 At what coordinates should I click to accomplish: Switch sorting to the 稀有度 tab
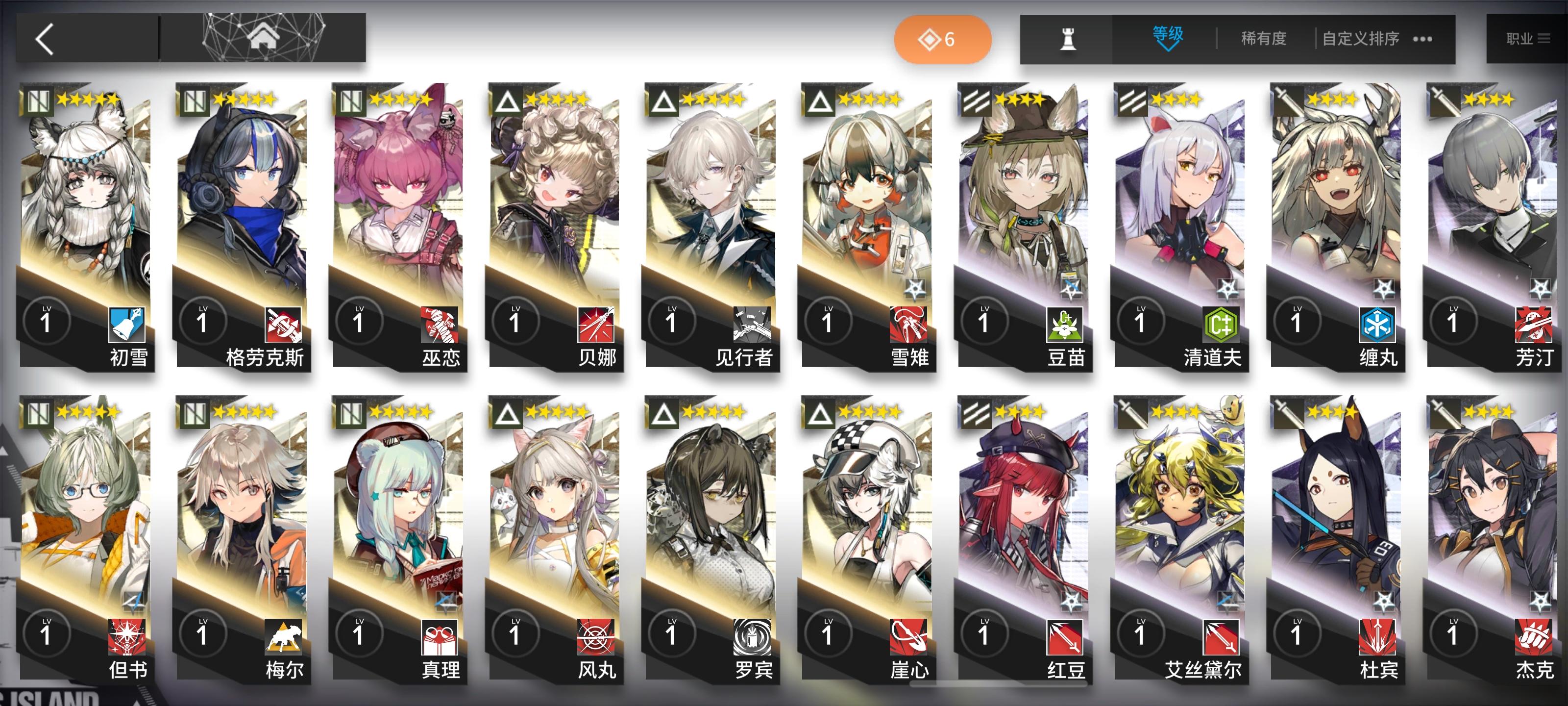[x=1264, y=38]
